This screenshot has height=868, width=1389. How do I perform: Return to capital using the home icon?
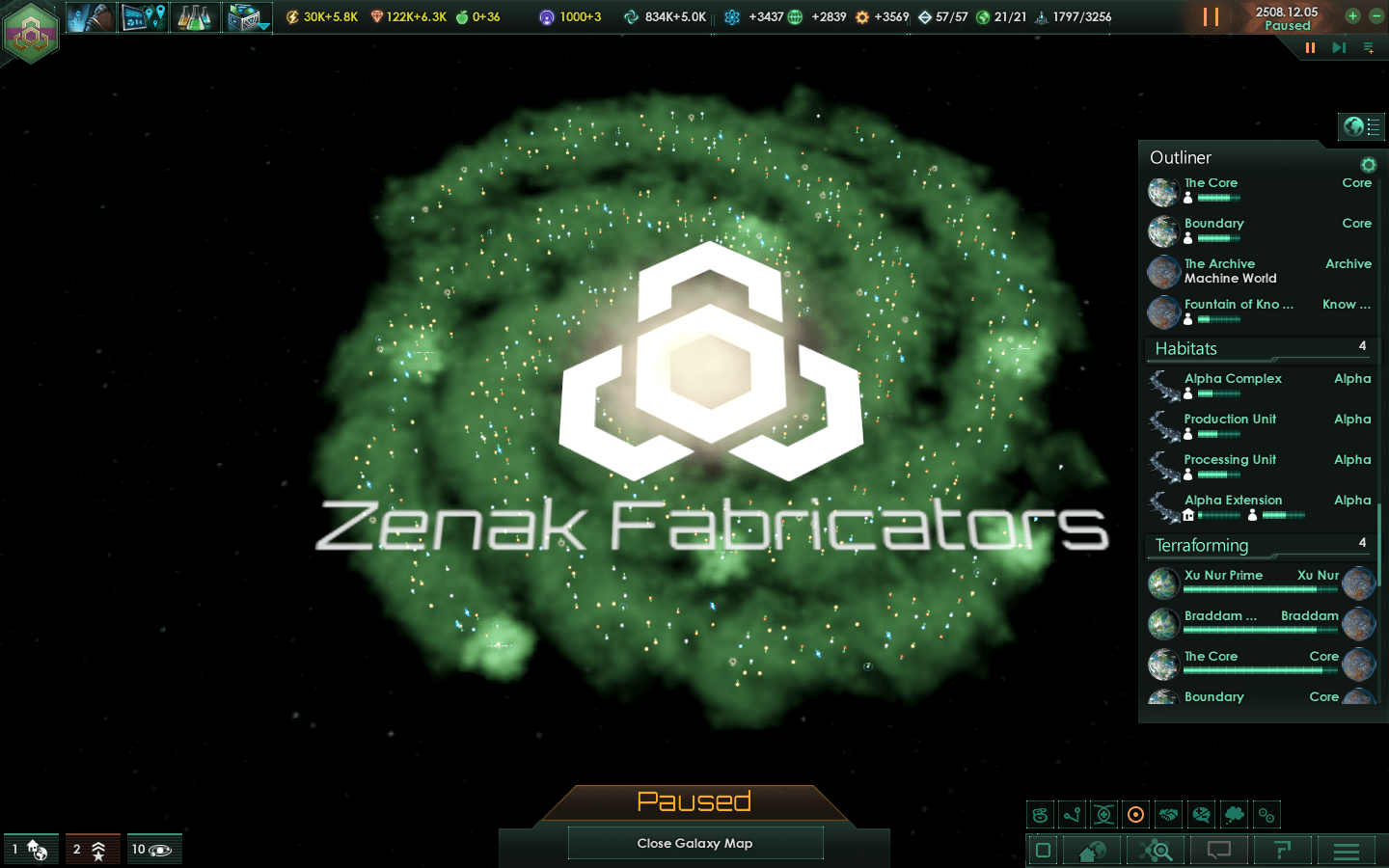point(1091,850)
